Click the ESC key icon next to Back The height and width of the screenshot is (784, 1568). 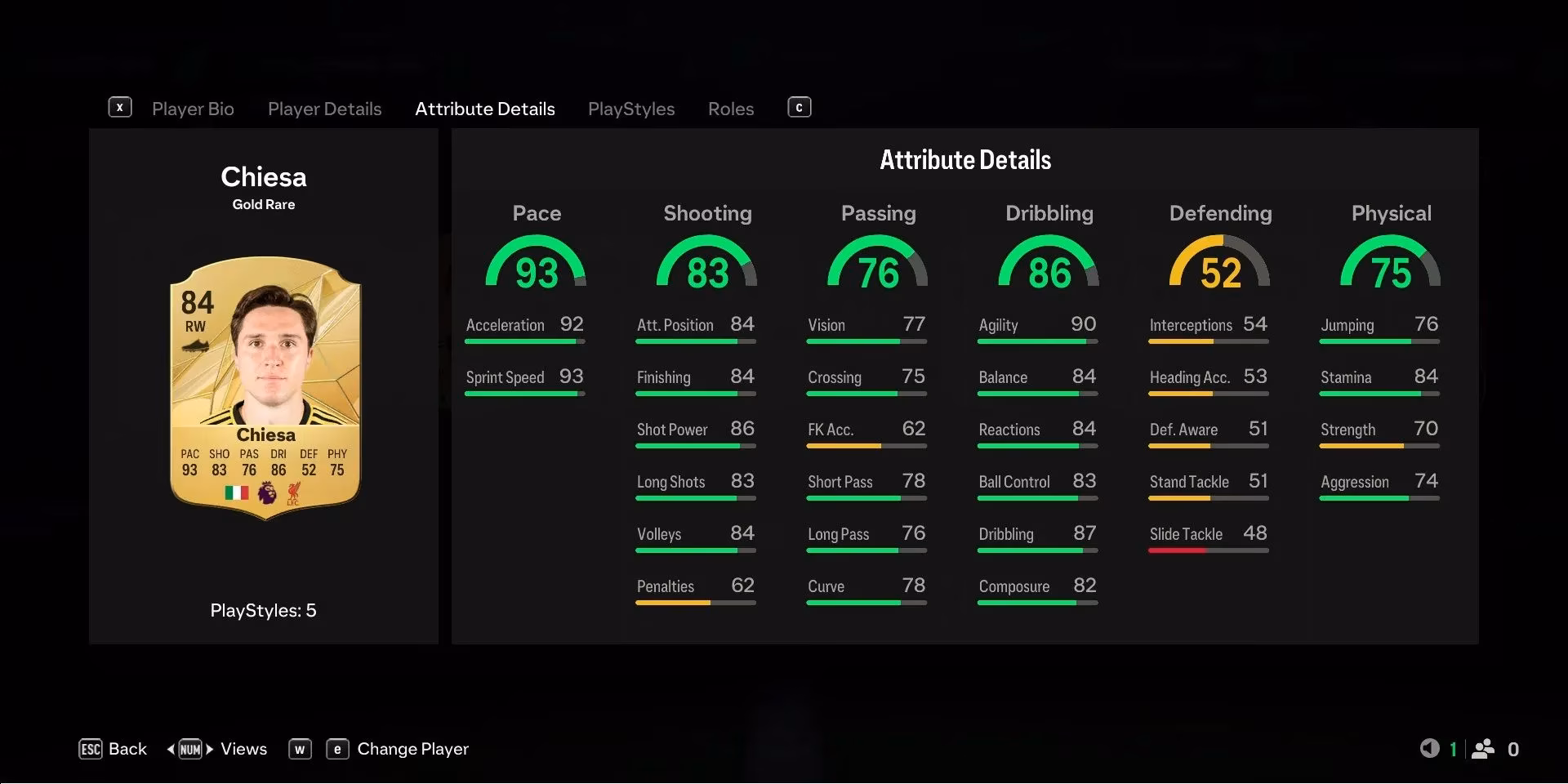[x=90, y=749]
